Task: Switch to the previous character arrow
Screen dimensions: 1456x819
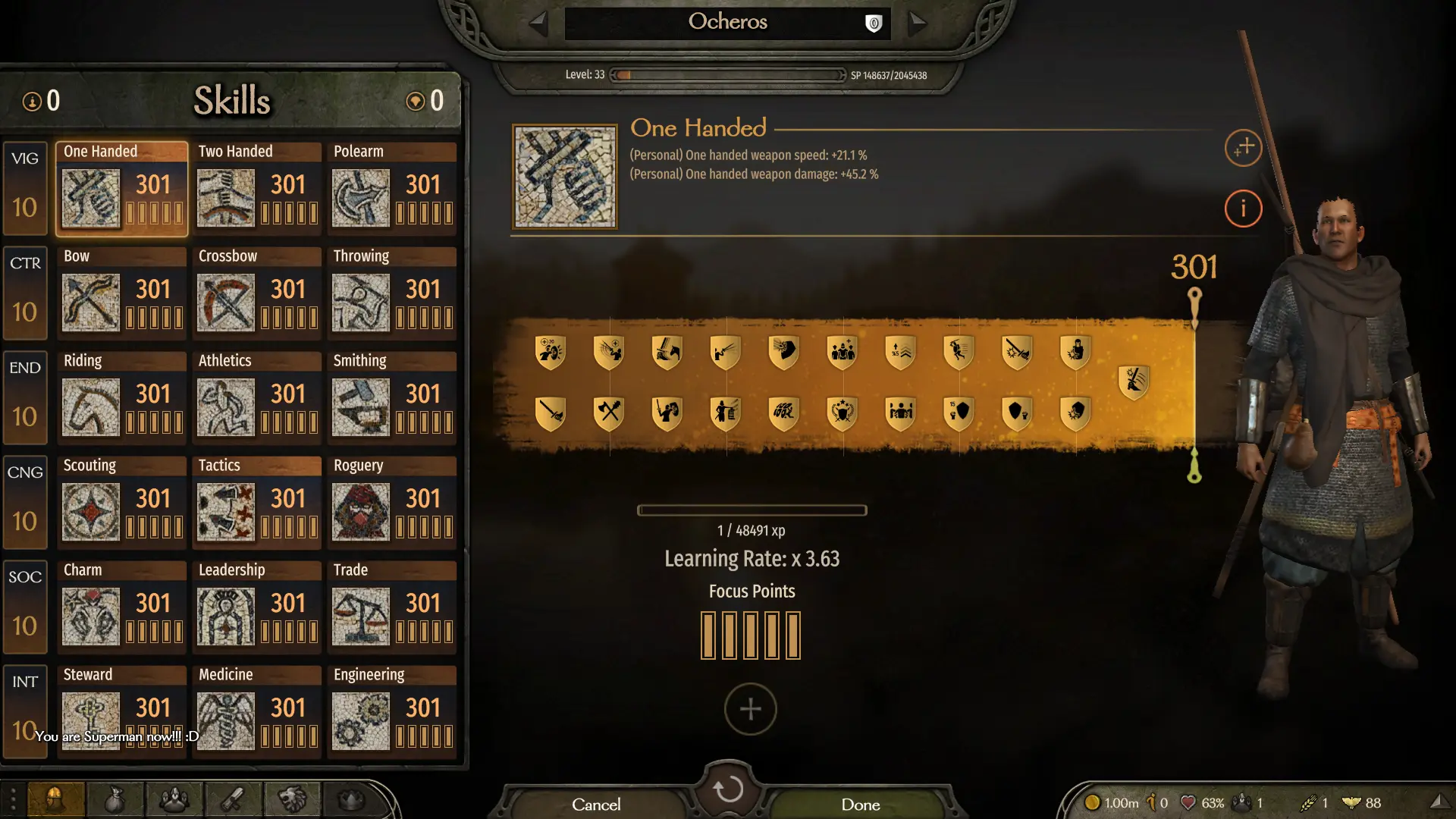Action: point(538,23)
